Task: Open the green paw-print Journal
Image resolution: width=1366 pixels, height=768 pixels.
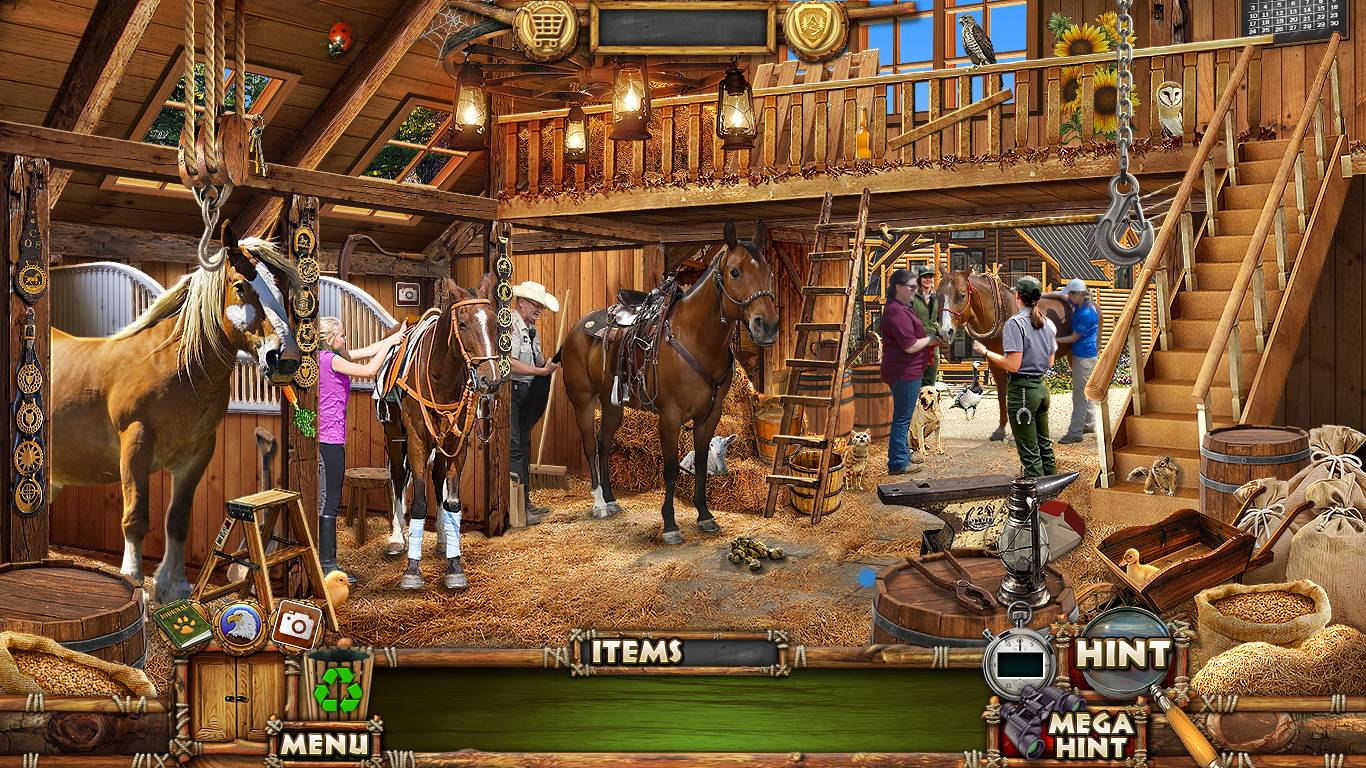Action: tap(182, 626)
